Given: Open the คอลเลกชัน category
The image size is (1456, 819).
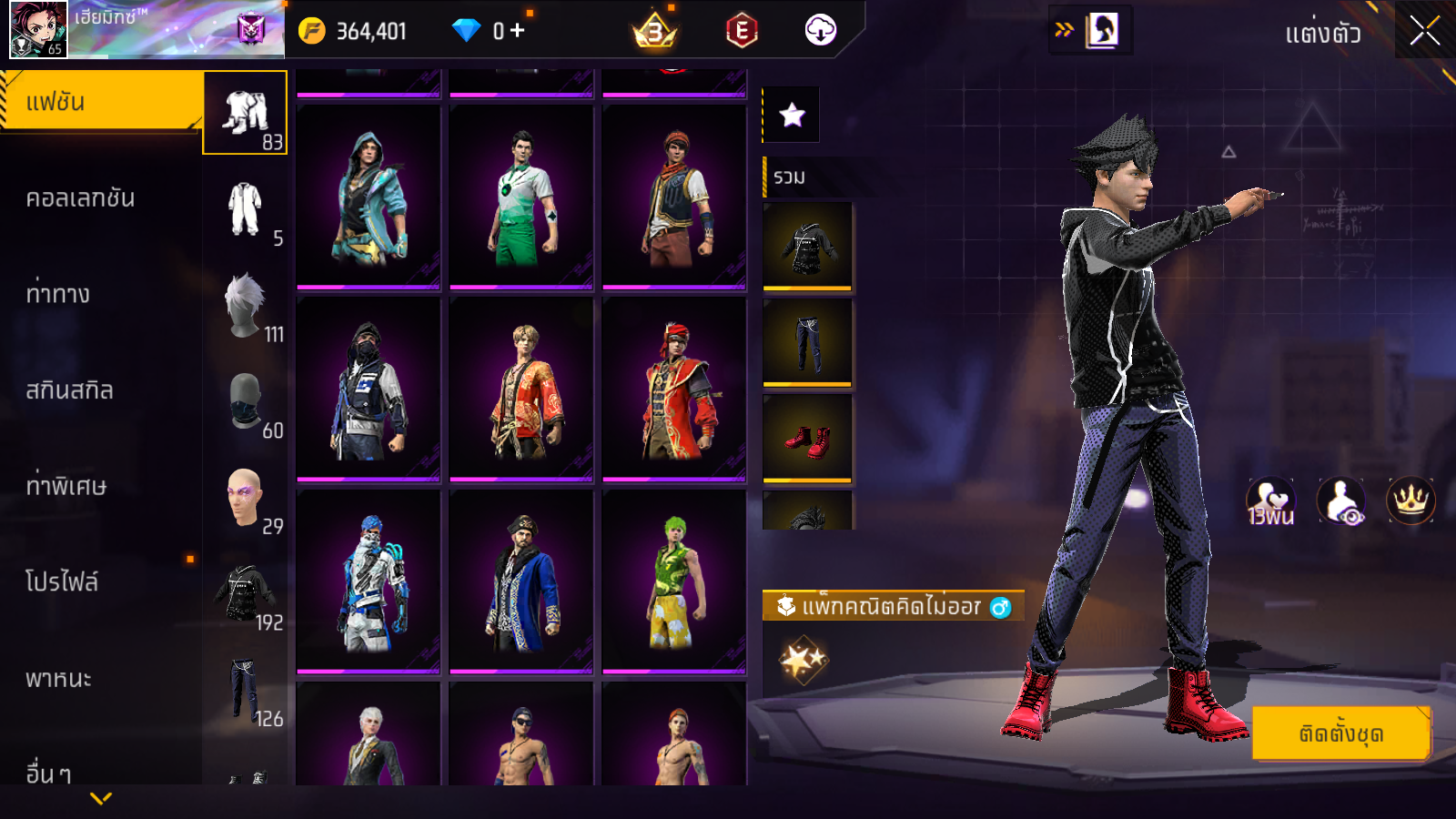Looking at the screenshot, I should click(80, 198).
